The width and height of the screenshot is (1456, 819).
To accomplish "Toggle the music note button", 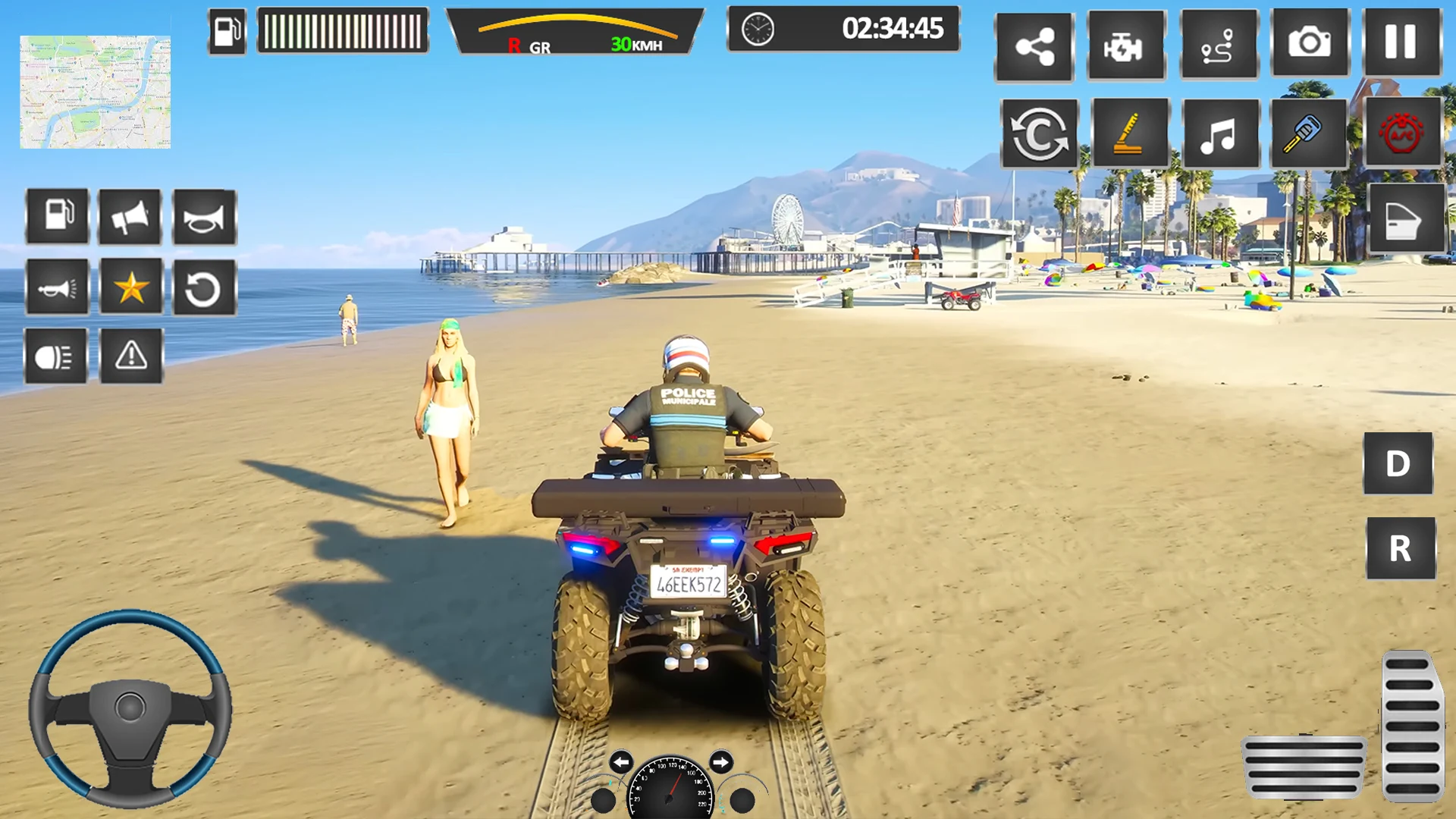I will tap(1219, 134).
